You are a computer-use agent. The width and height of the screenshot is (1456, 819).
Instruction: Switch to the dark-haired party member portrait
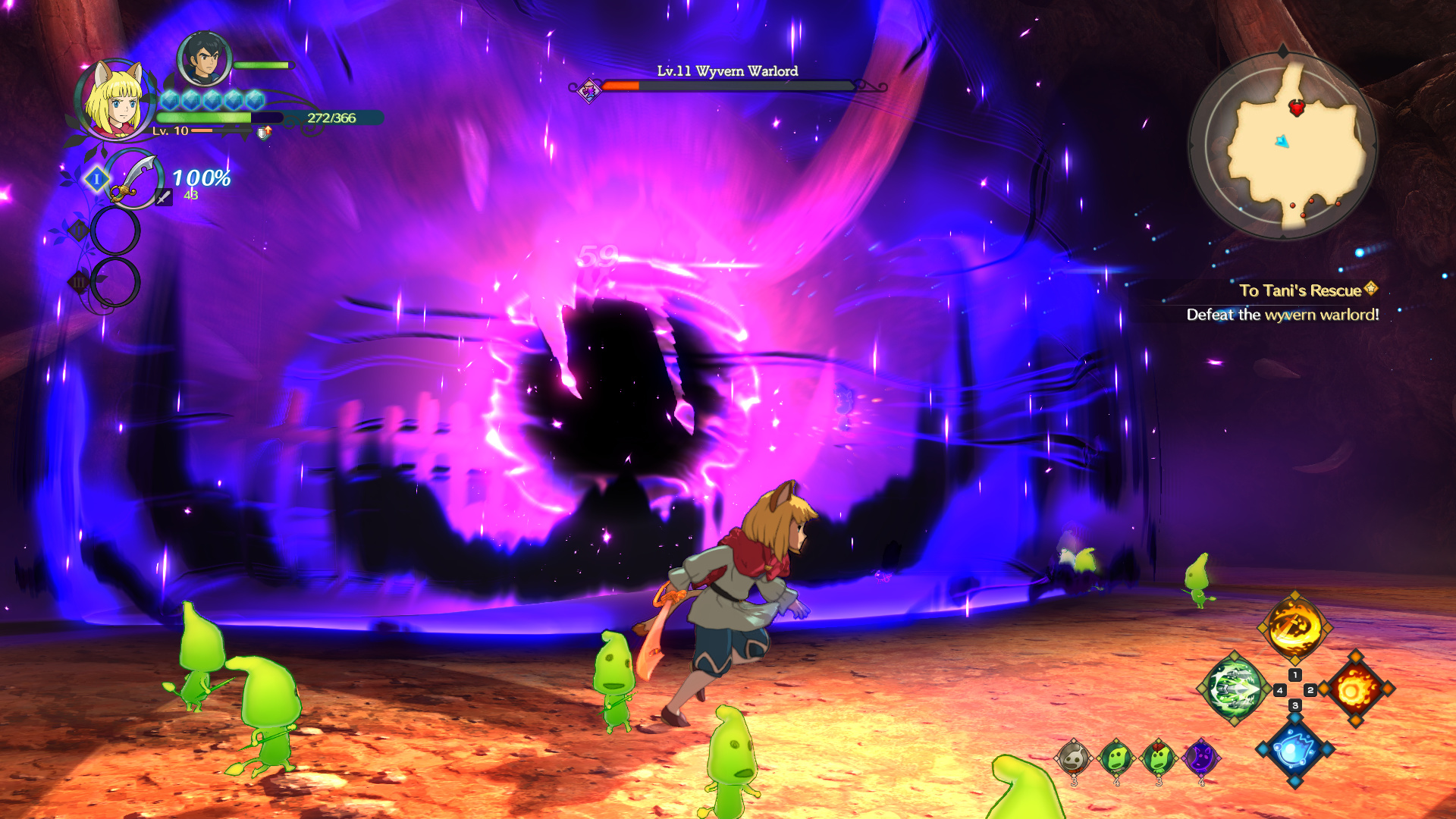[x=204, y=59]
